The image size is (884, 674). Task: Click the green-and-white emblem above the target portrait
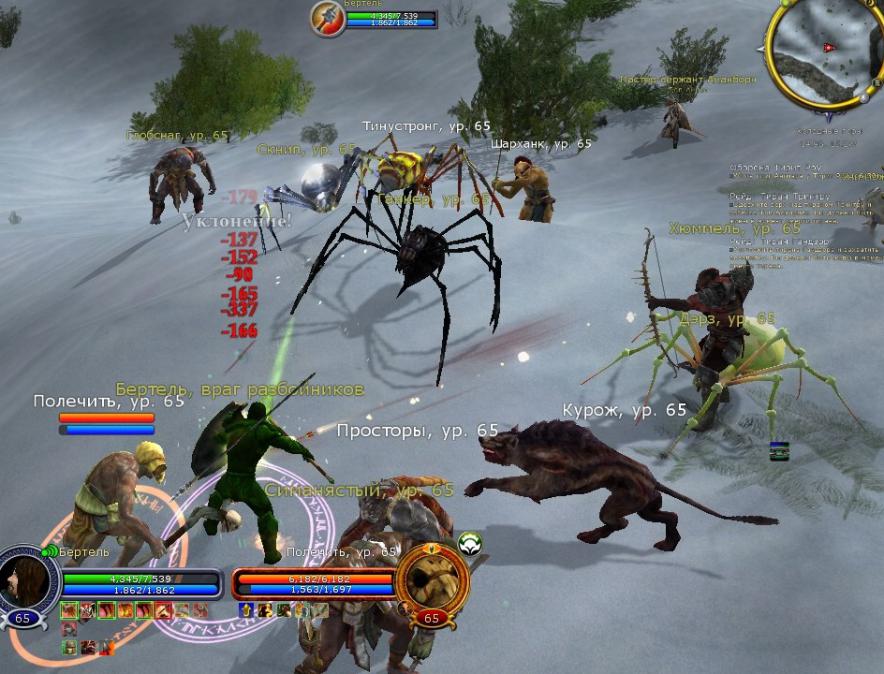(470, 543)
